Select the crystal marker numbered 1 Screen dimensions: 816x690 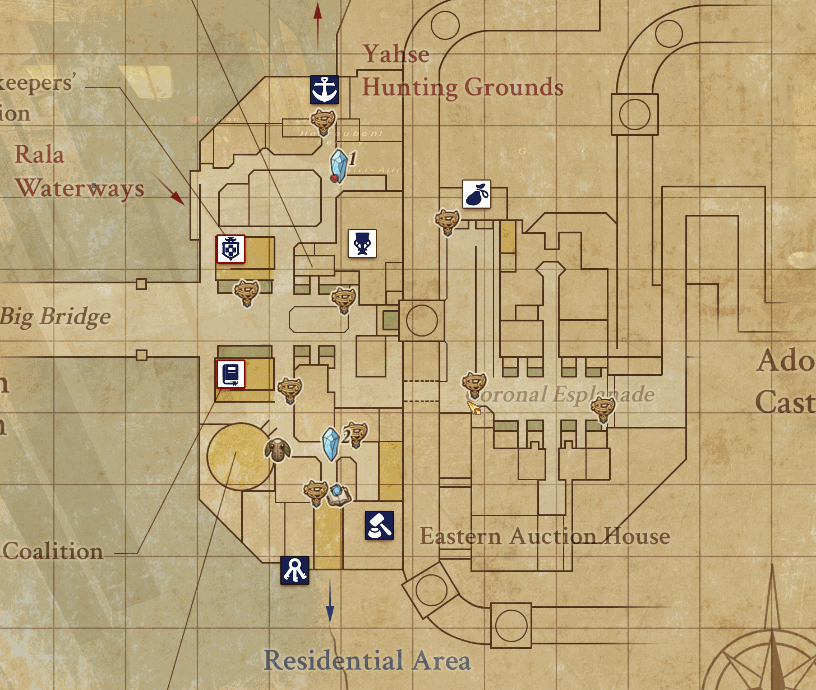click(x=342, y=165)
